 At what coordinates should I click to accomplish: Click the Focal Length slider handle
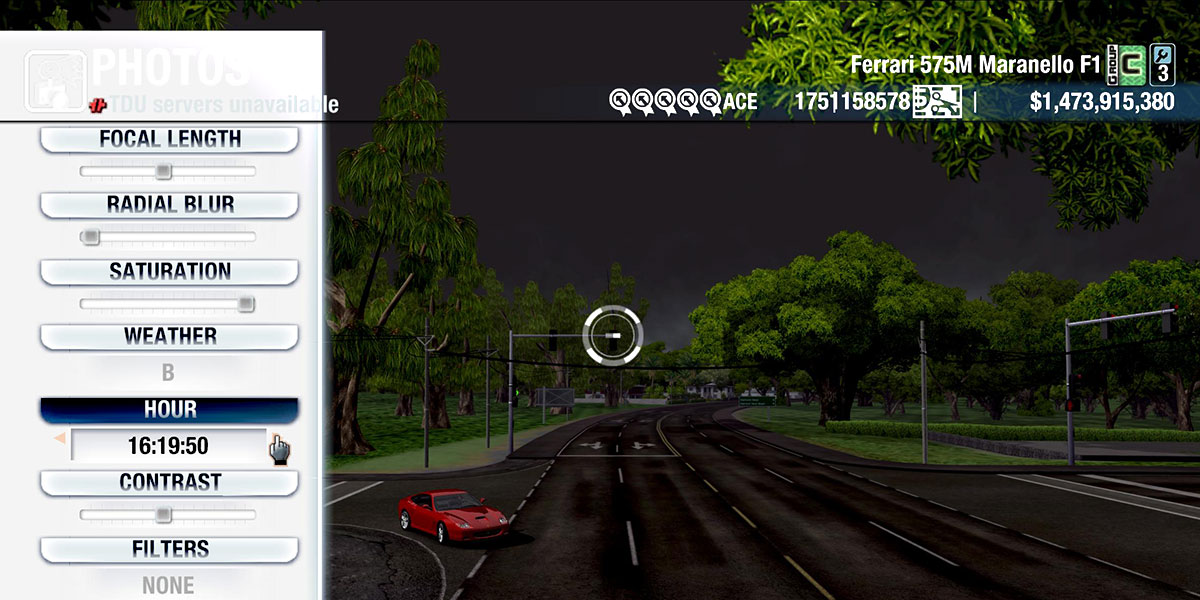point(163,172)
